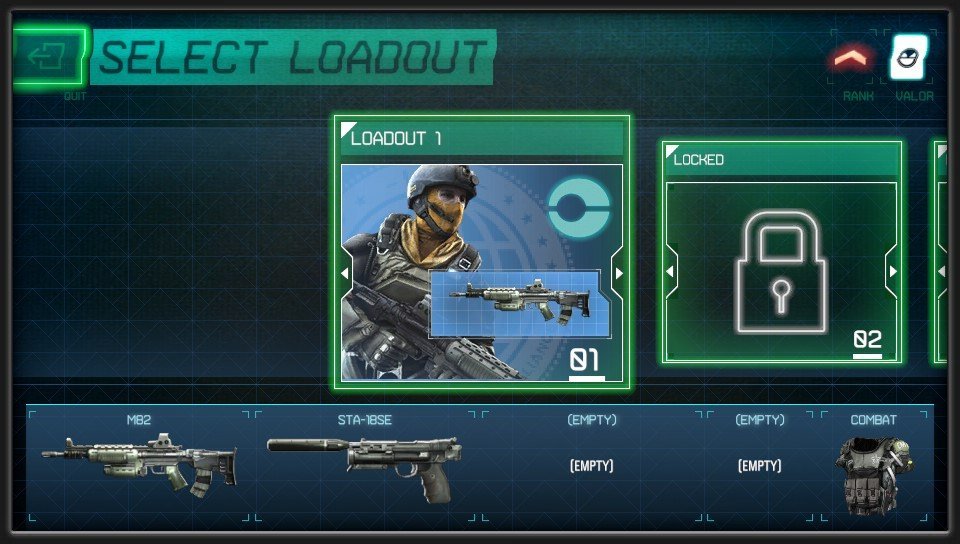
Task: Select the STA-18SE sidearm slot
Action: [364, 464]
